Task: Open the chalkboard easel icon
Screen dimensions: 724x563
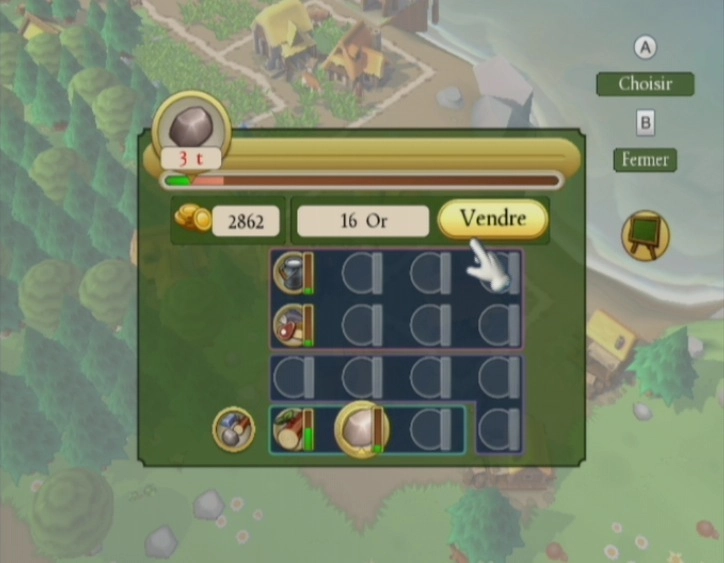Action: tap(645, 236)
